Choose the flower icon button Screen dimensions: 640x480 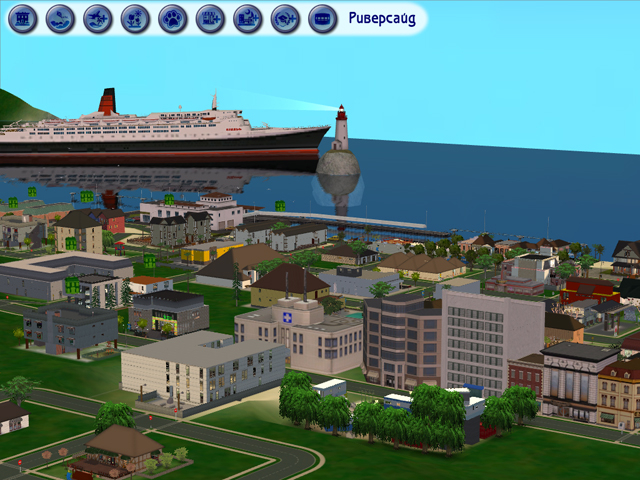[135, 18]
